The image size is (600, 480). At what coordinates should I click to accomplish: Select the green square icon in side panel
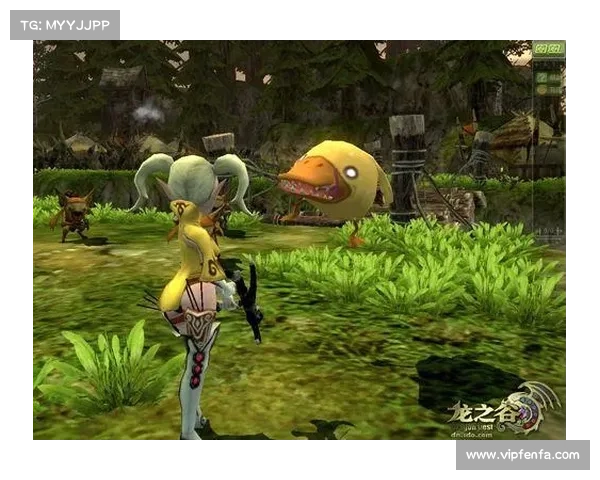[x=541, y=77]
